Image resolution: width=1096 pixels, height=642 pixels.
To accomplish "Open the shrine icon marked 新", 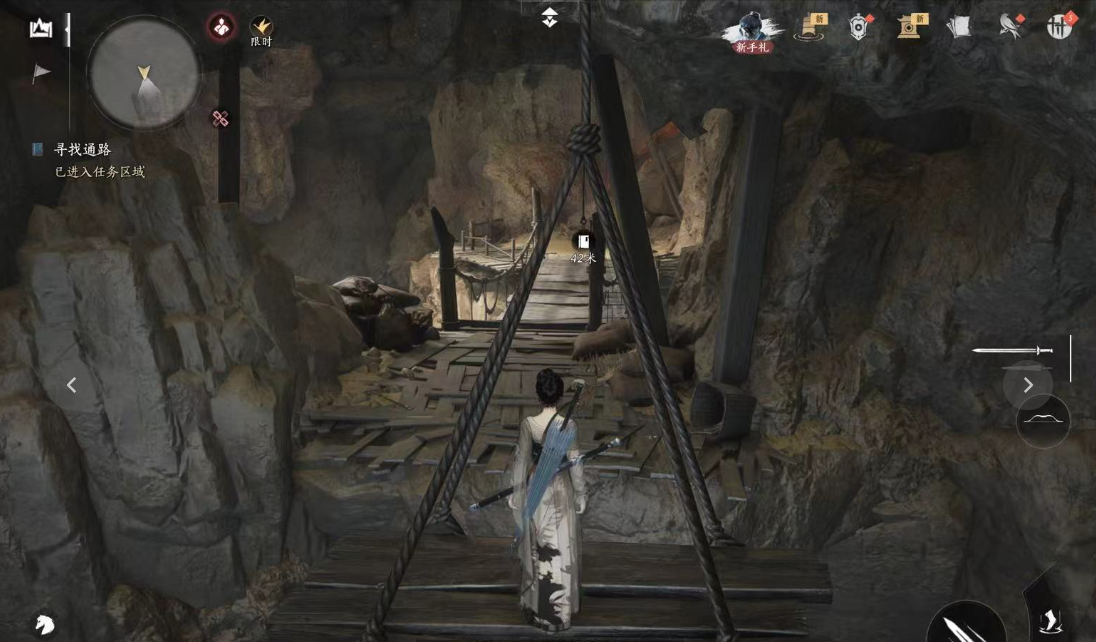I will 911,27.
